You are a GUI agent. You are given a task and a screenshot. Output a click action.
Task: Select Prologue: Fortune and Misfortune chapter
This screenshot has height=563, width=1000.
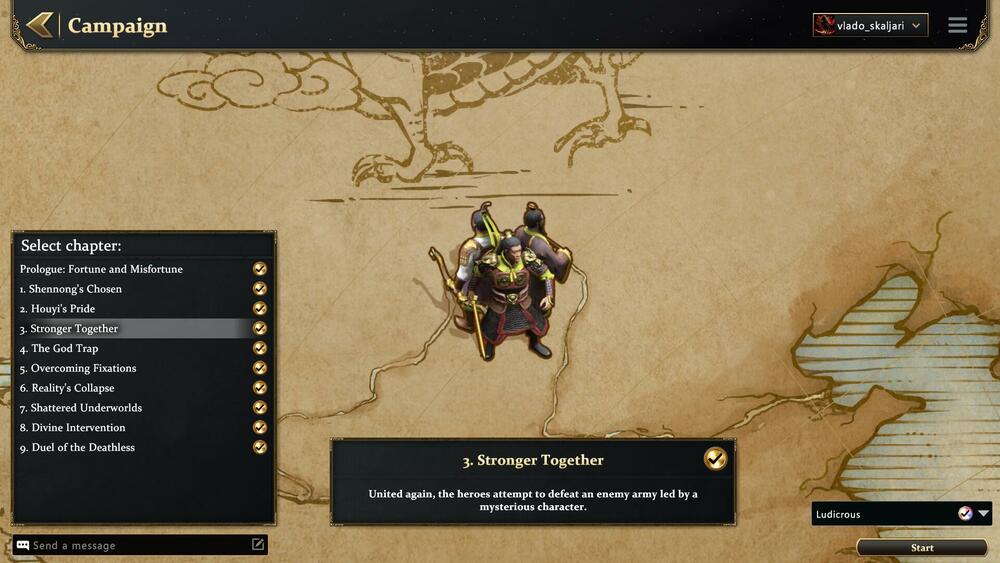point(101,269)
